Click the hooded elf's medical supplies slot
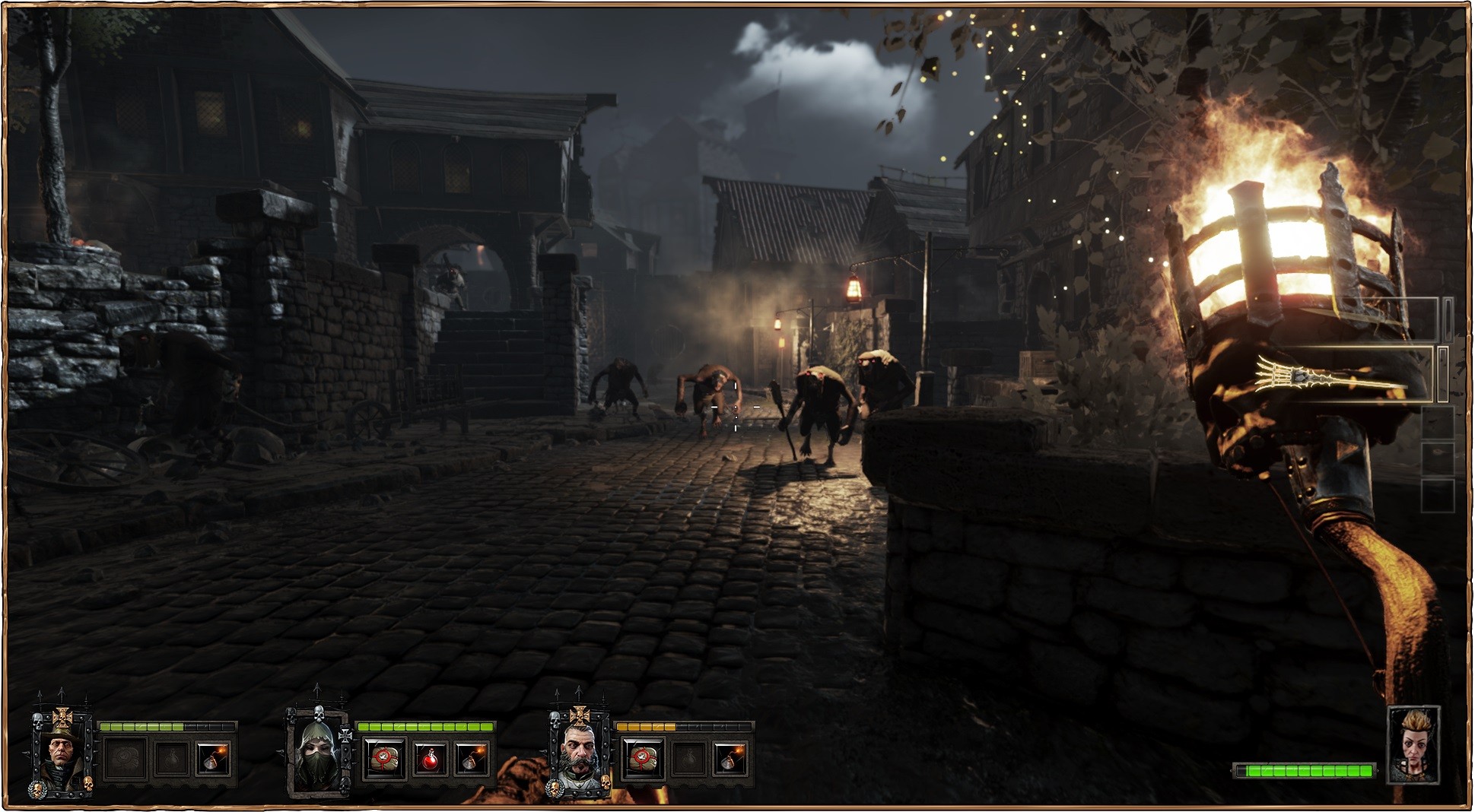Viewport: 1475px width, 812px height. pos(383,759)
